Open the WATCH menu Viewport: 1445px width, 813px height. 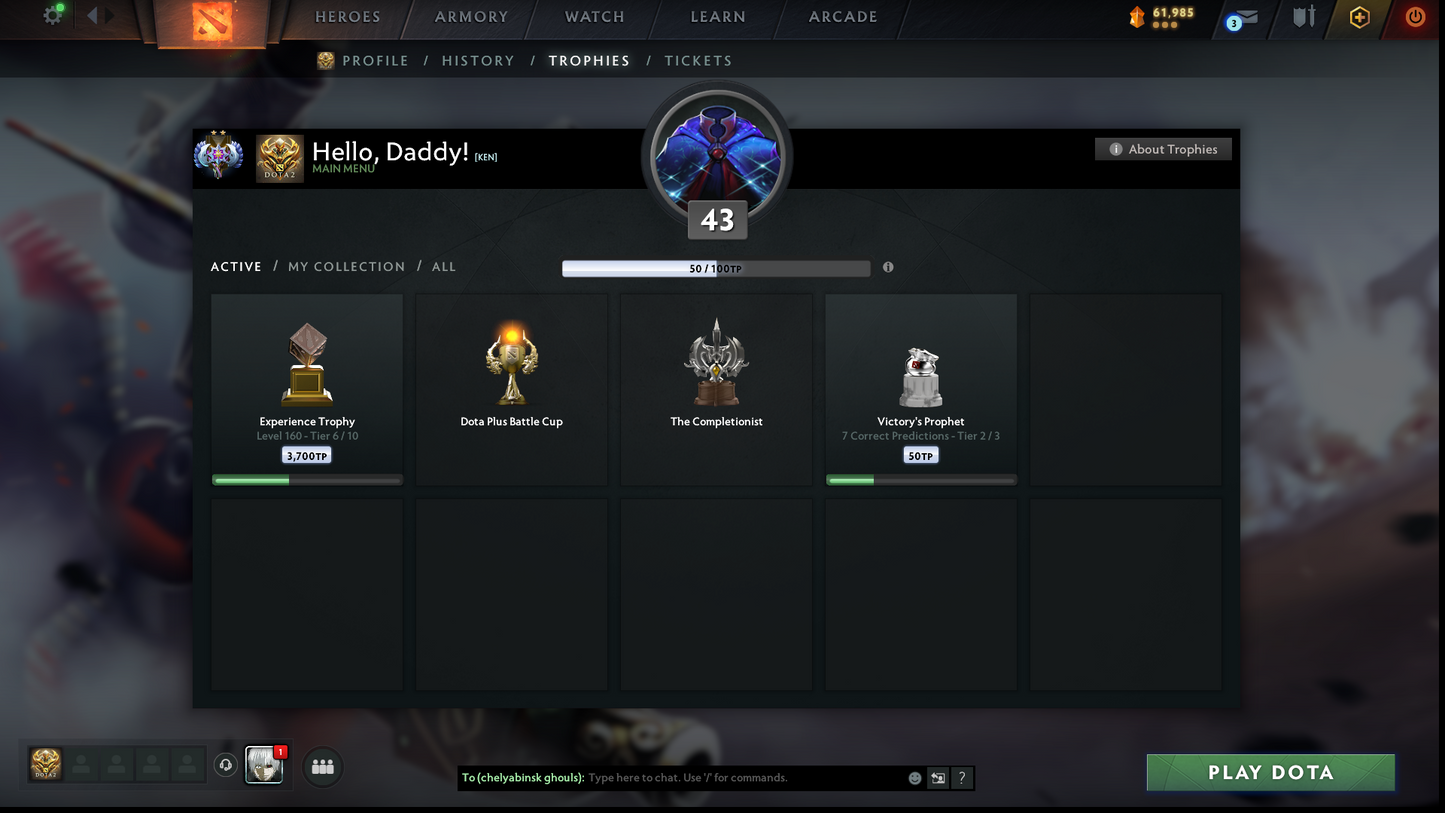[x=594, y=16]
